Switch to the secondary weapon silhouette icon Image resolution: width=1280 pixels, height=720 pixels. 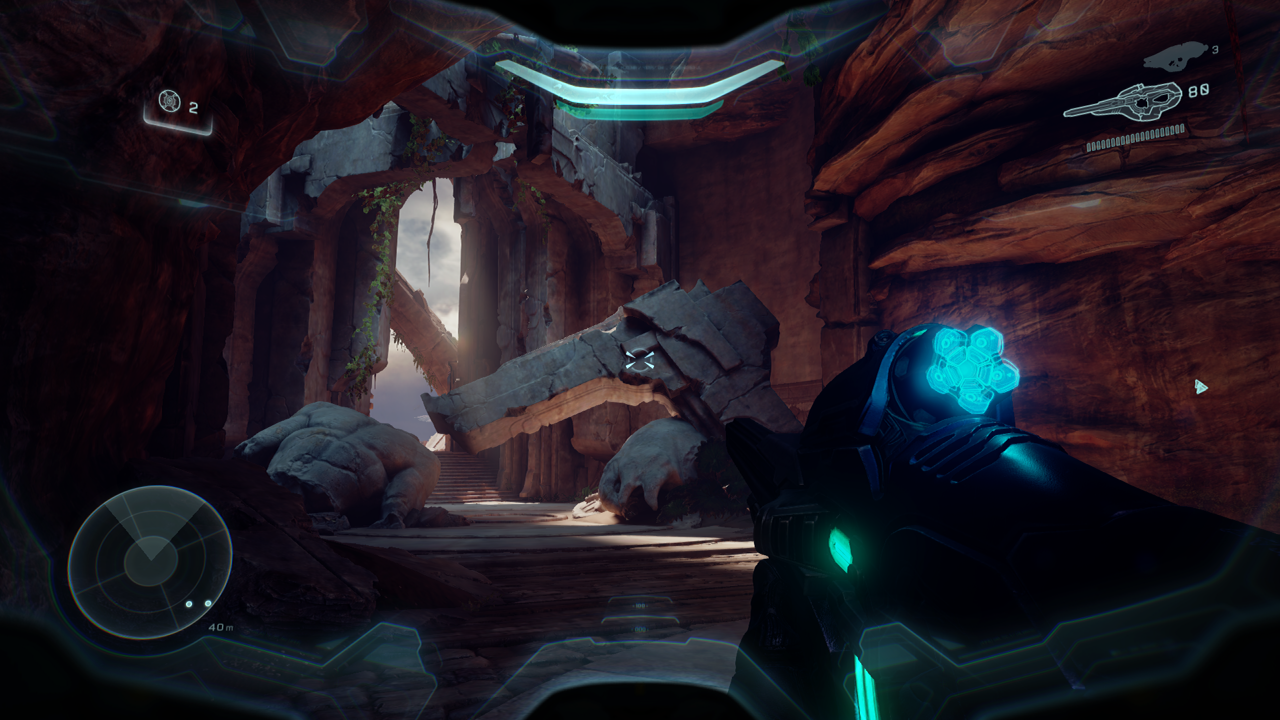(x=1174, y=56)
